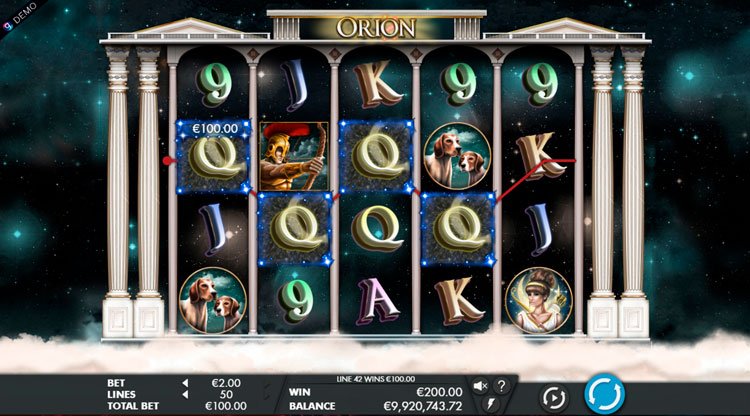
Task: Decrease the bet with its left arrow
Action: tap(184, 383)
